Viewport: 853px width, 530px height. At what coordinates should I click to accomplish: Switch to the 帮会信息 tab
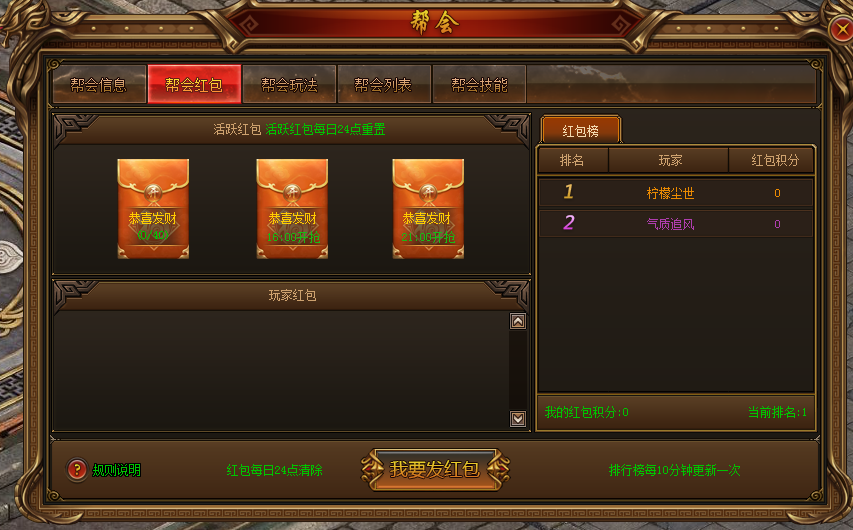click(98, 85)
